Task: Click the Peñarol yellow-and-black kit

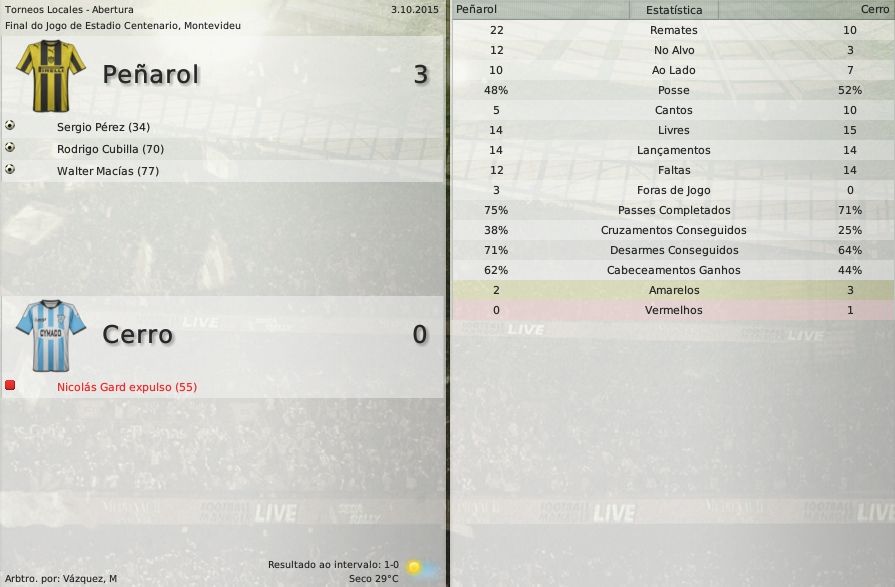Action: click(47, 75)
